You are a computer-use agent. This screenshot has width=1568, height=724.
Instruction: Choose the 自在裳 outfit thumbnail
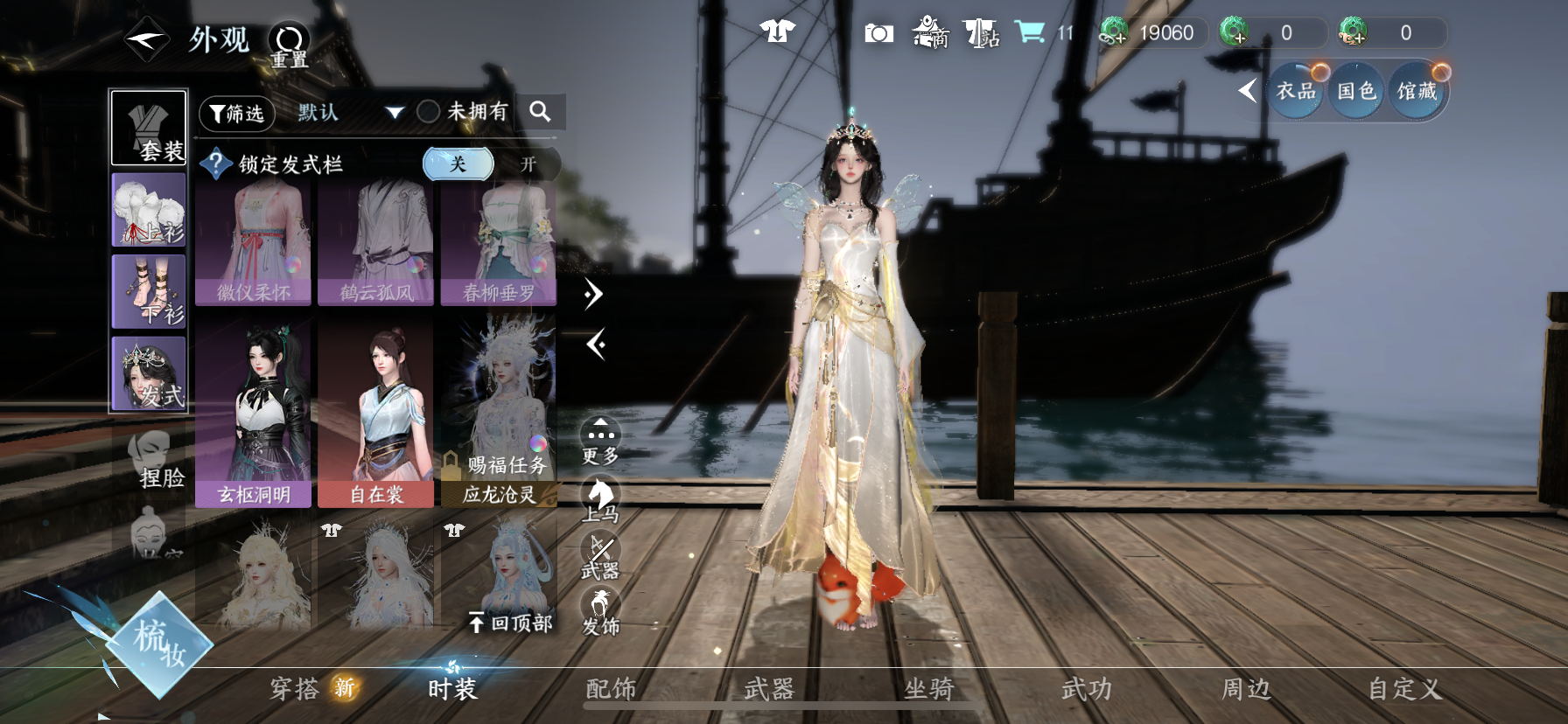(376, 413)
